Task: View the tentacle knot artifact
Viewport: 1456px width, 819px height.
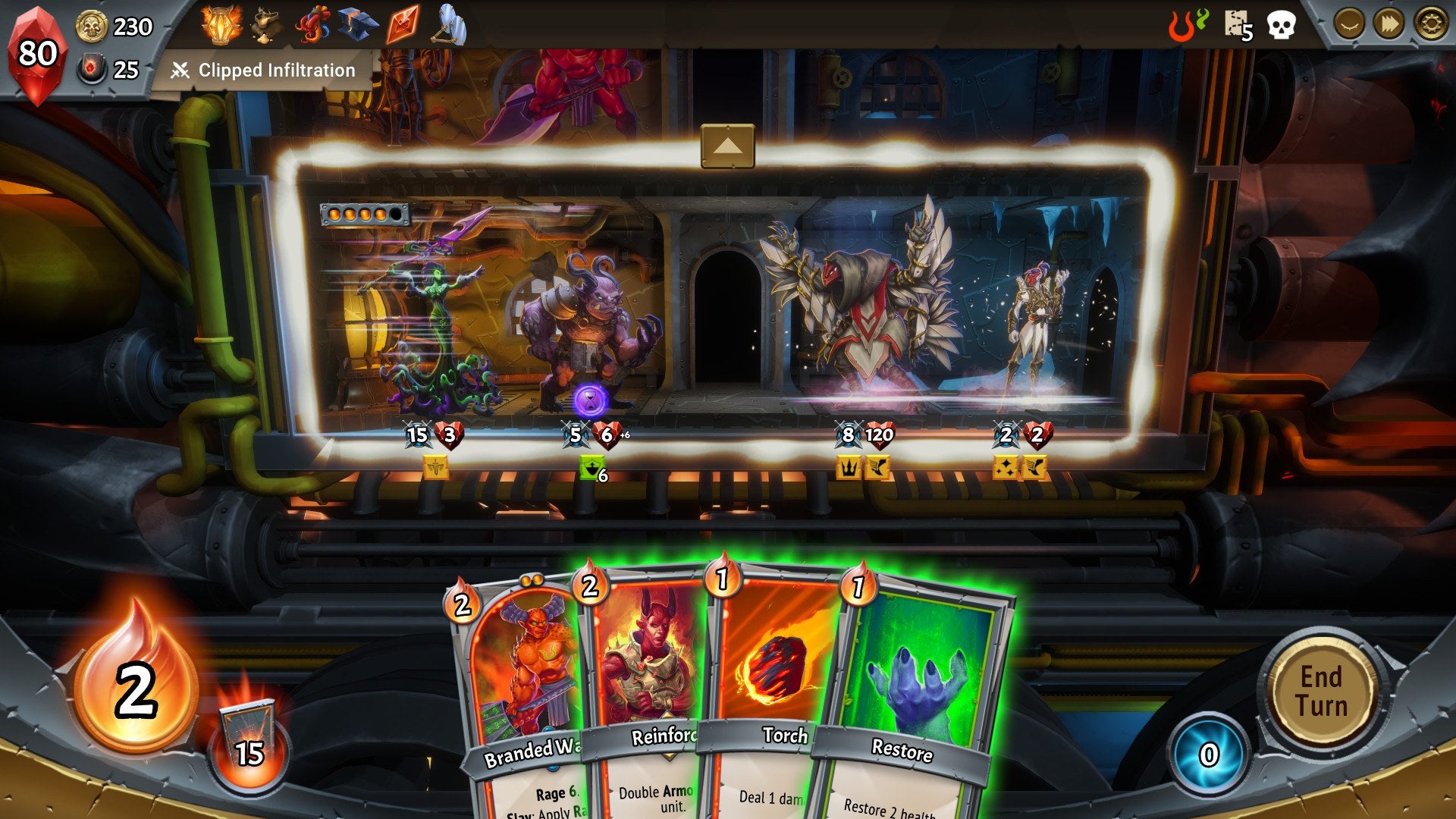Action: click(x=315, y=24)
